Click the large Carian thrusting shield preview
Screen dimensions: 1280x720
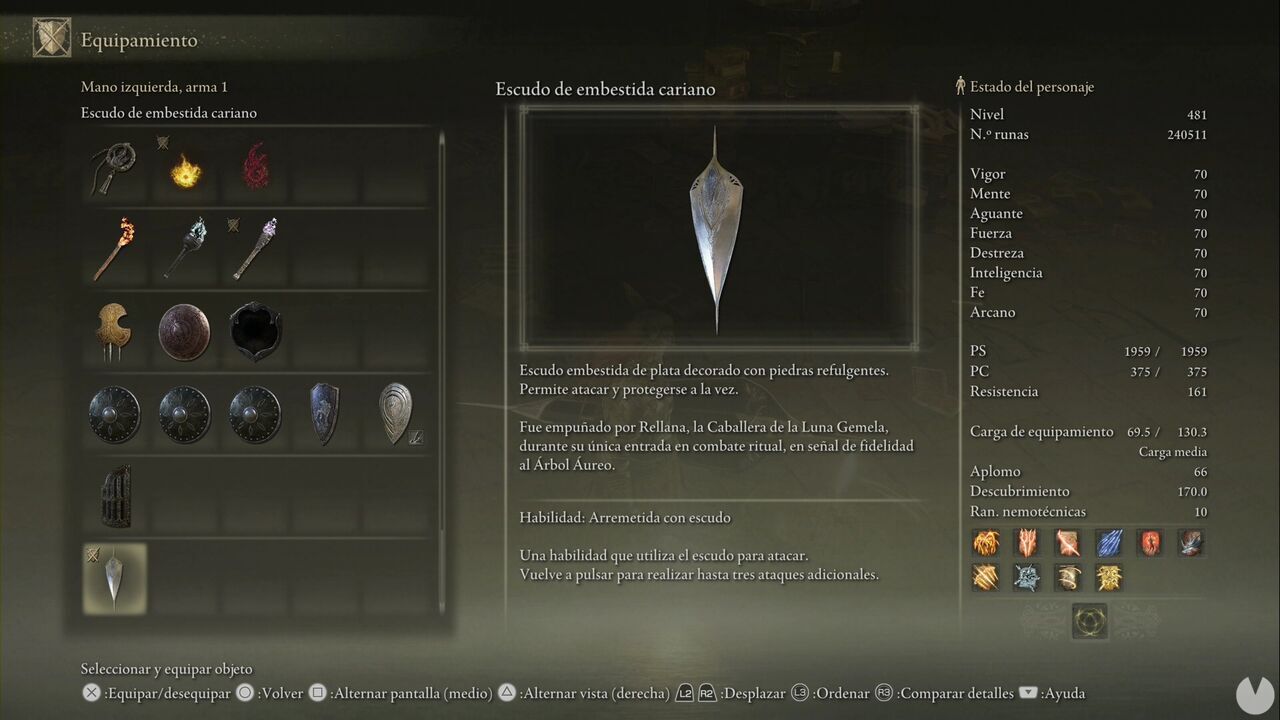tap(717, 228)
